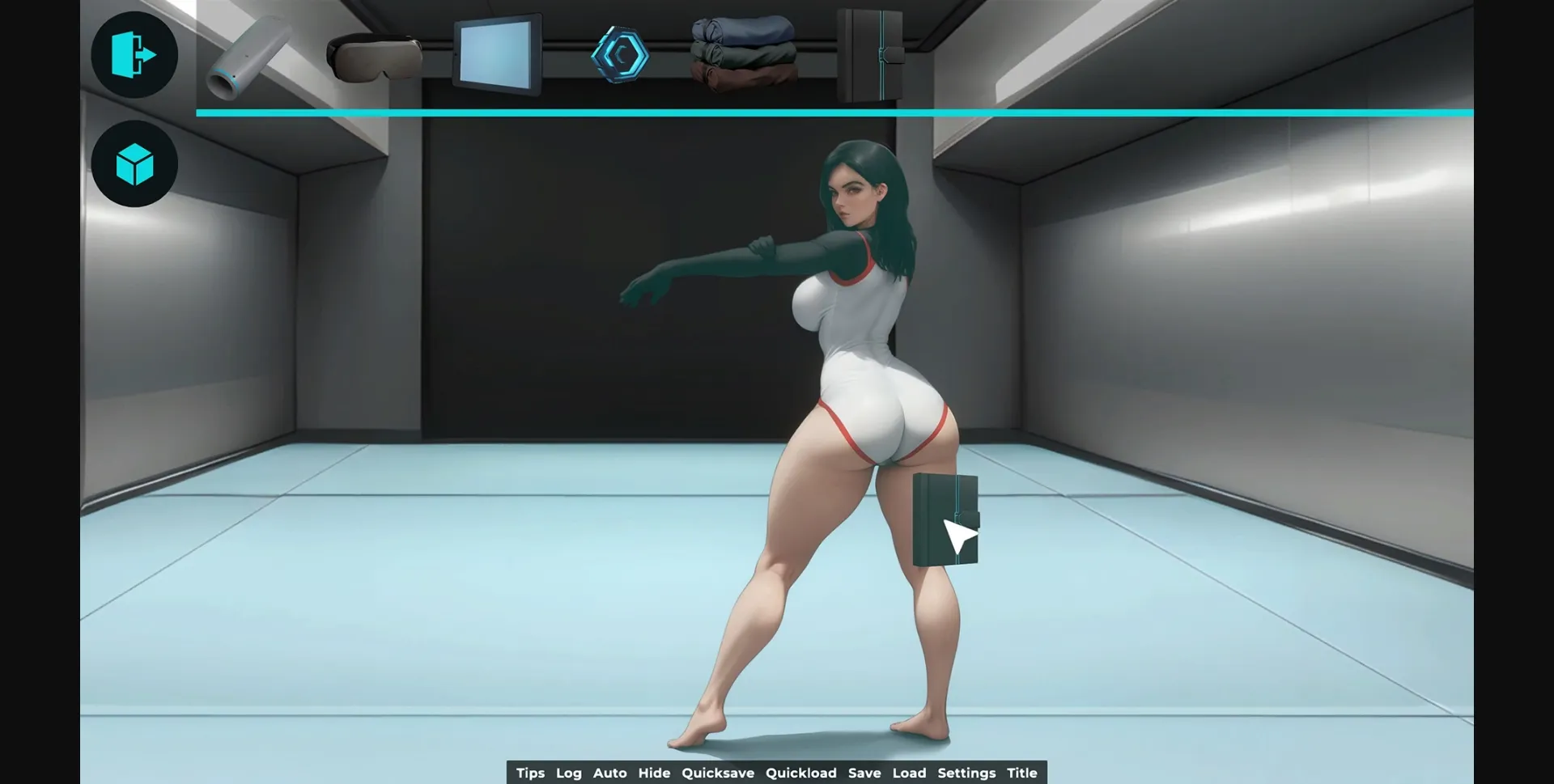
Task: Hide the game interface
Action: pos(655,773)
